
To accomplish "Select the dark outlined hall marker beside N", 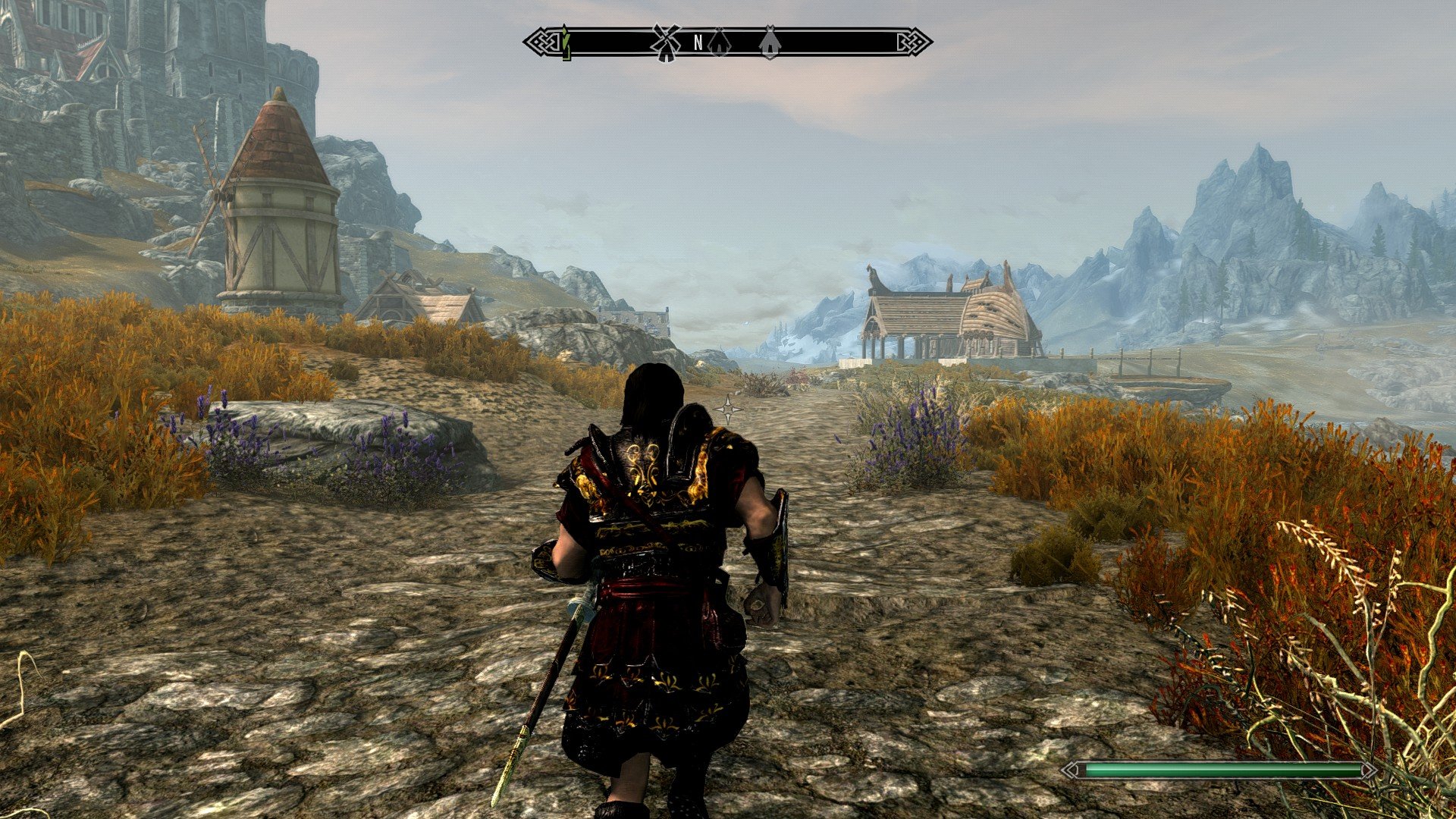I will click(x=718, y=42).
